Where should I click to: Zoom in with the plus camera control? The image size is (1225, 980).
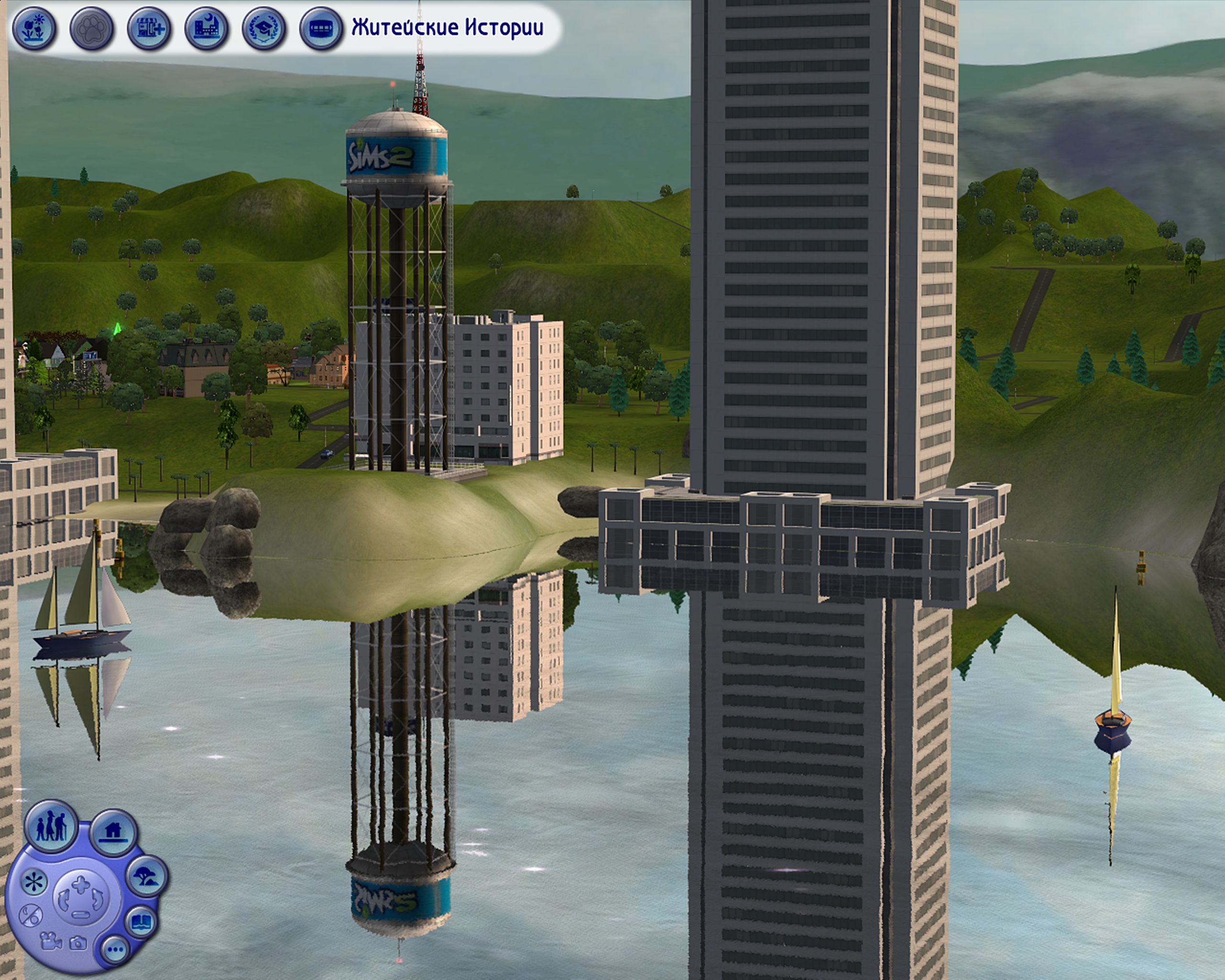click(x=80, y=884)
